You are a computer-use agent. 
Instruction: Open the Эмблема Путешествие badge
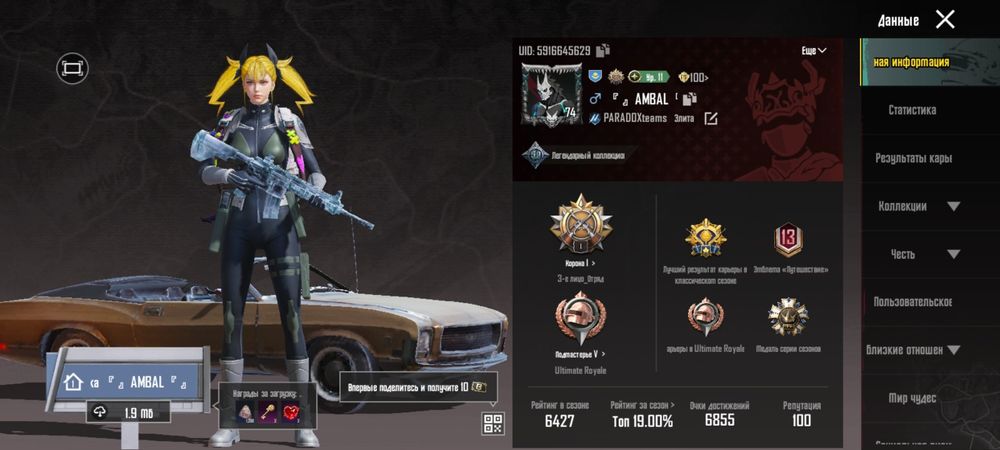click(x=789, y=239)
